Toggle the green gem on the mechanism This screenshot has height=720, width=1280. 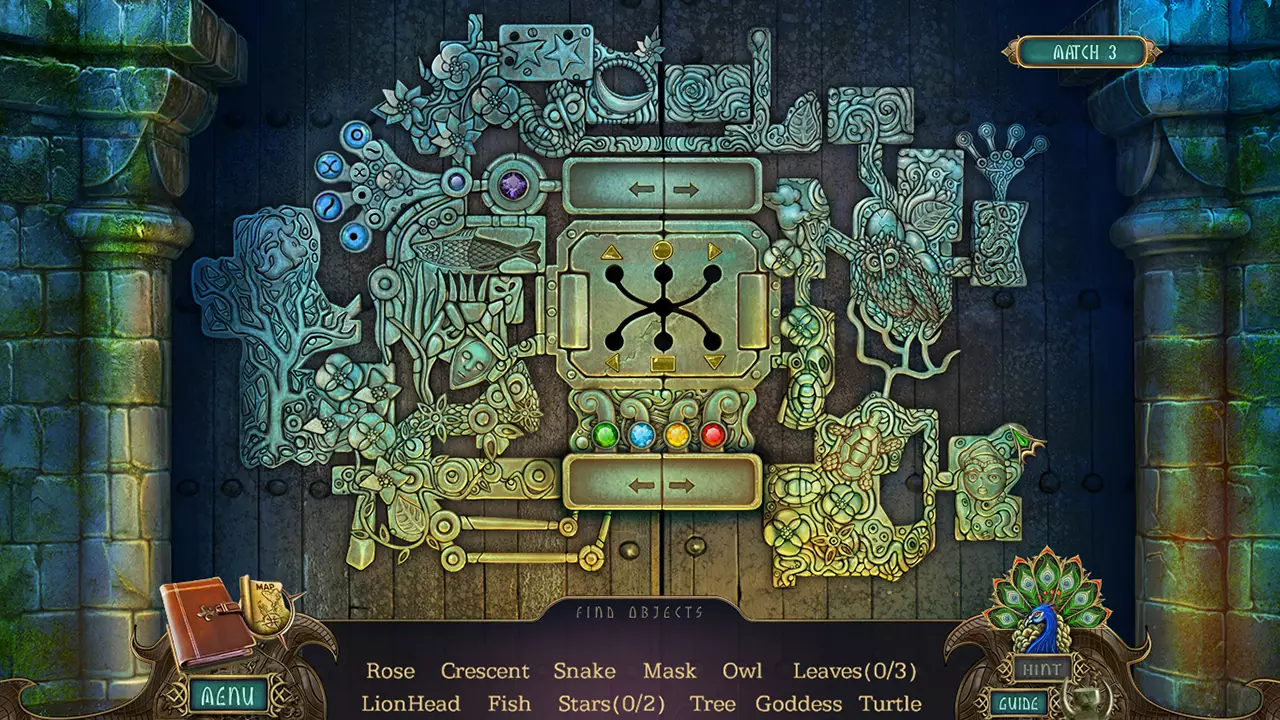pos(604,433)
